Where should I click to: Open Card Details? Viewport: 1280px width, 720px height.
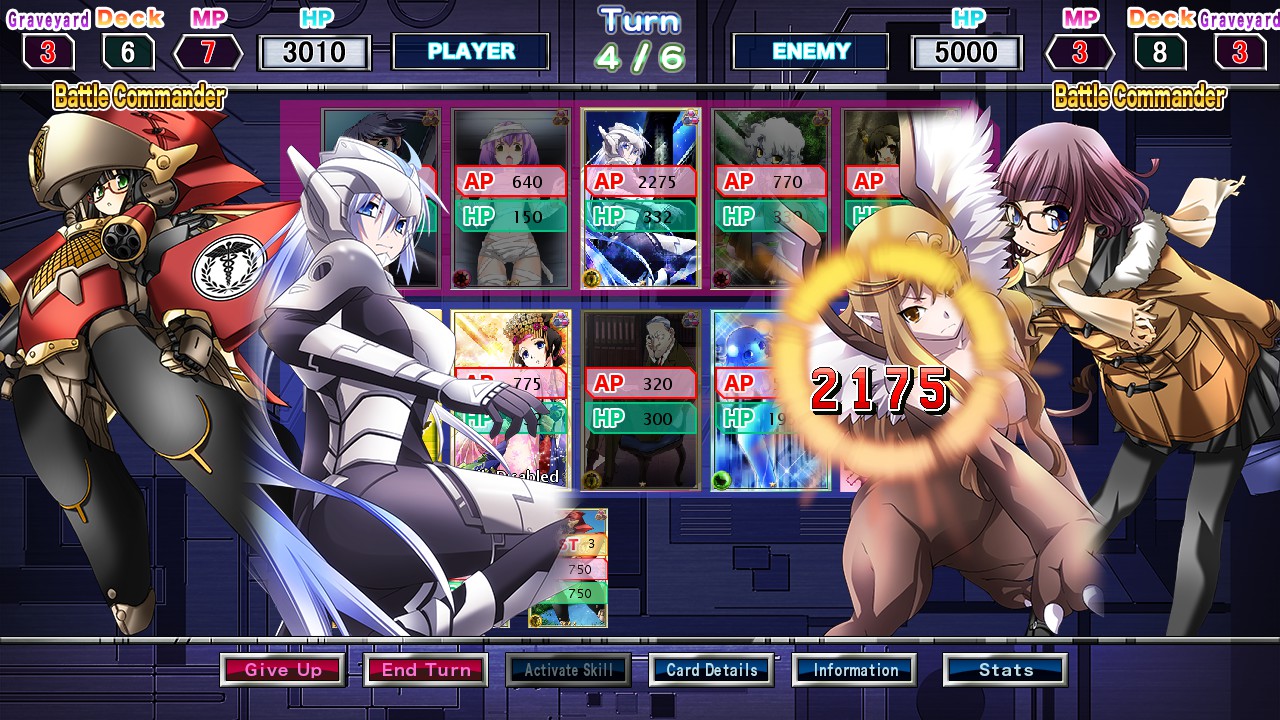(711, 669)
